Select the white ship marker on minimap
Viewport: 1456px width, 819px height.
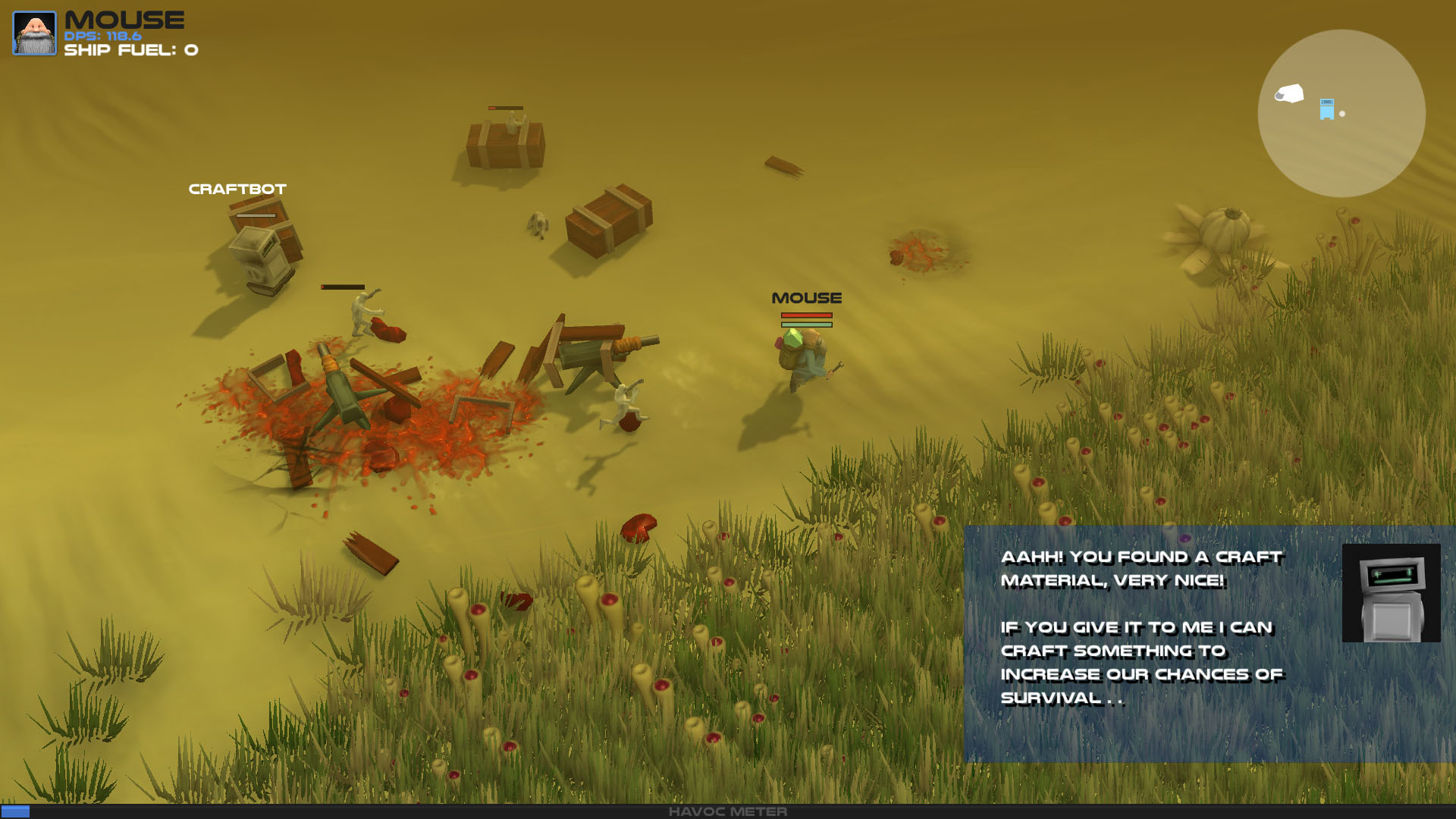pos(1289,93)
